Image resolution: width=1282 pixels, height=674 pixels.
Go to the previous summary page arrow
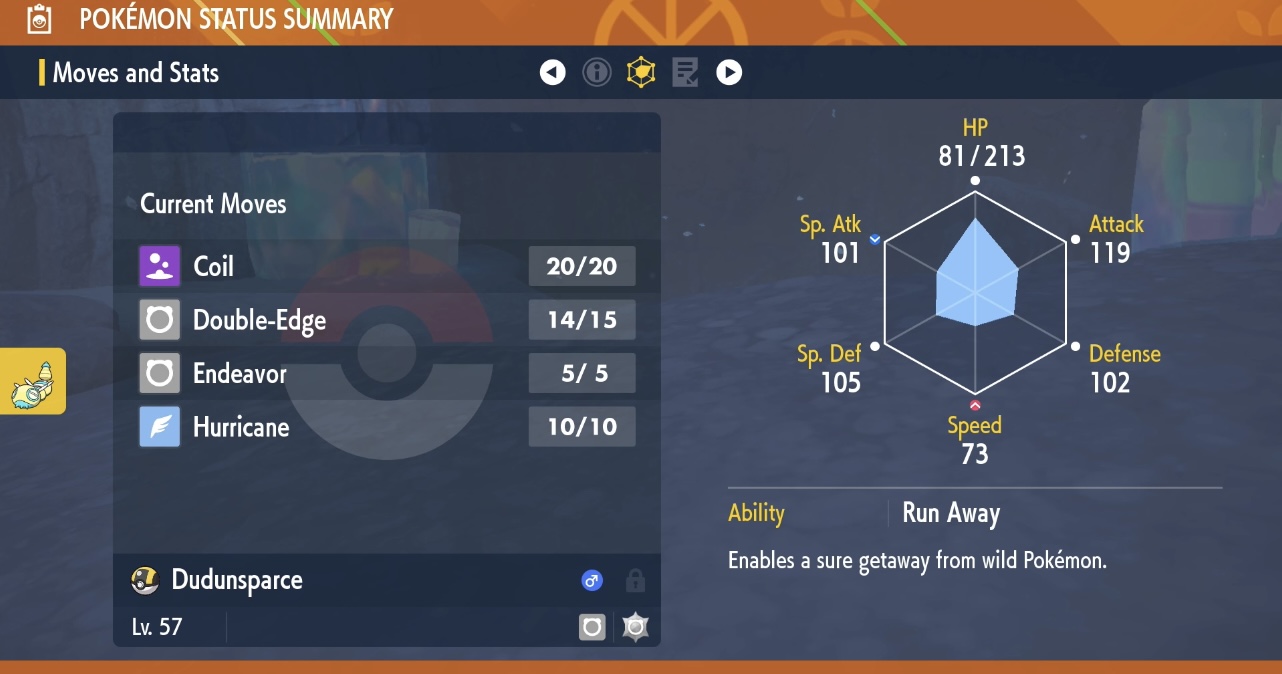click(553, 73)
